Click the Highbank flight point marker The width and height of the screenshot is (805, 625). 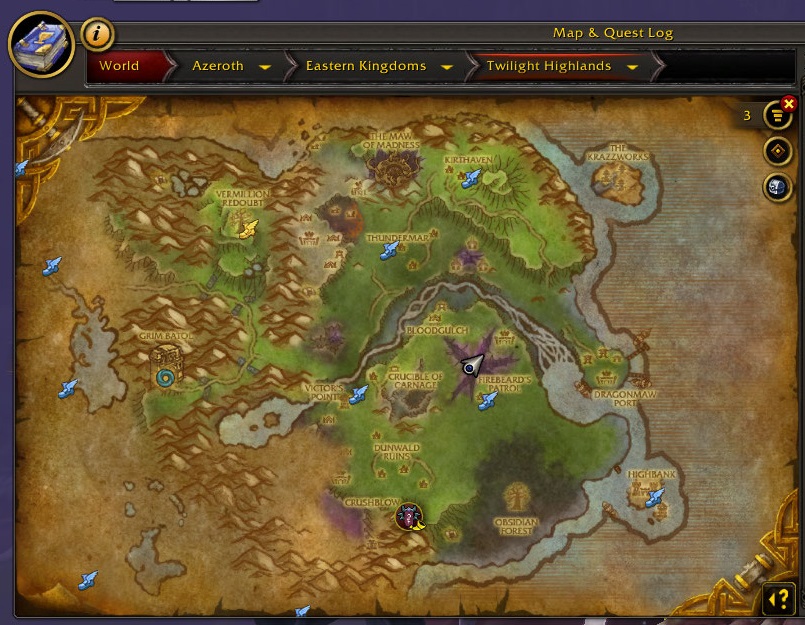click(655, 496)
